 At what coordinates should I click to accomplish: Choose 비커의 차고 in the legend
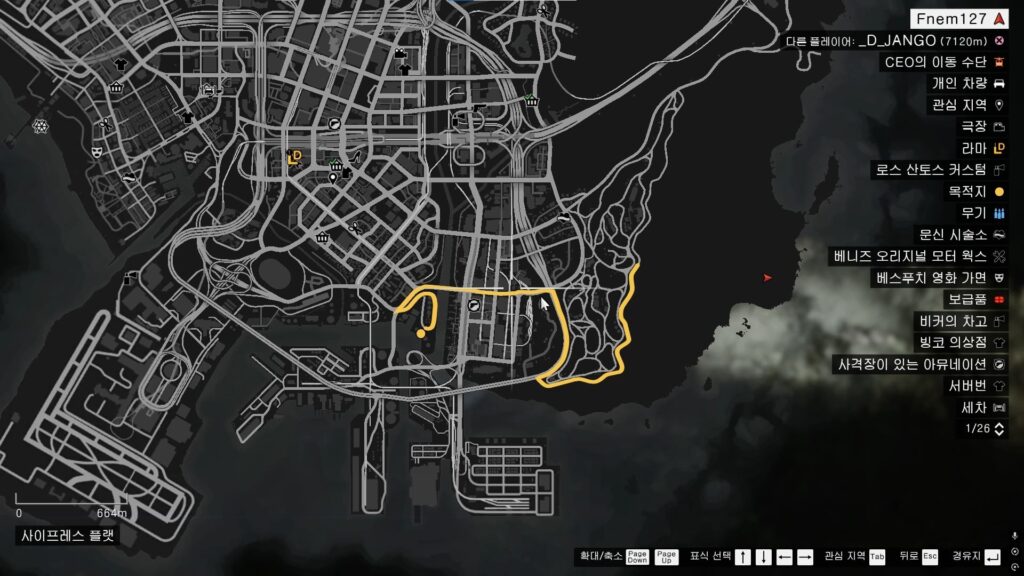click(x=951, y=321)
